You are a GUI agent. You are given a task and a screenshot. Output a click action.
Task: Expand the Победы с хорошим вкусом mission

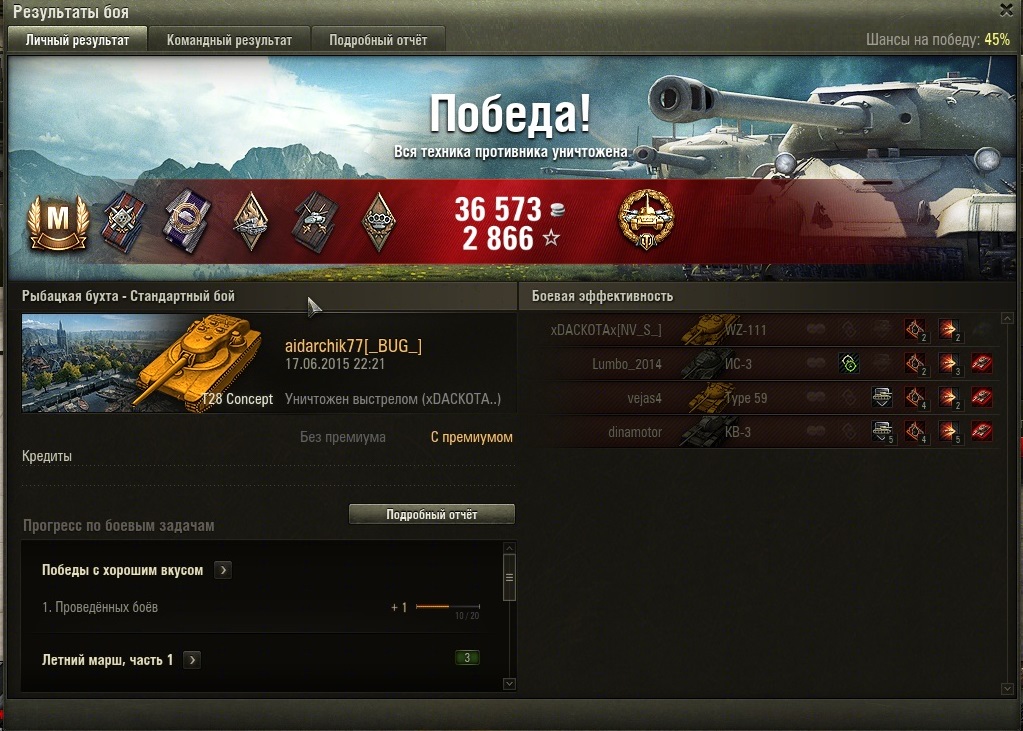tap(224, 570)
